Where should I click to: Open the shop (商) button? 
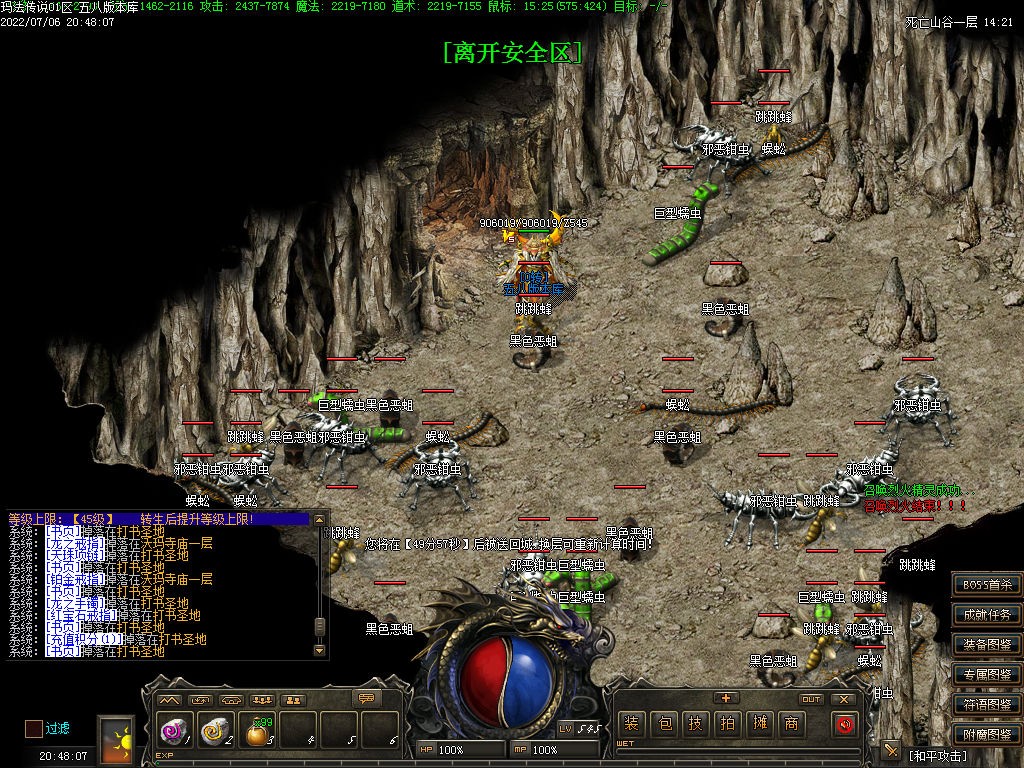click(792, 724)
